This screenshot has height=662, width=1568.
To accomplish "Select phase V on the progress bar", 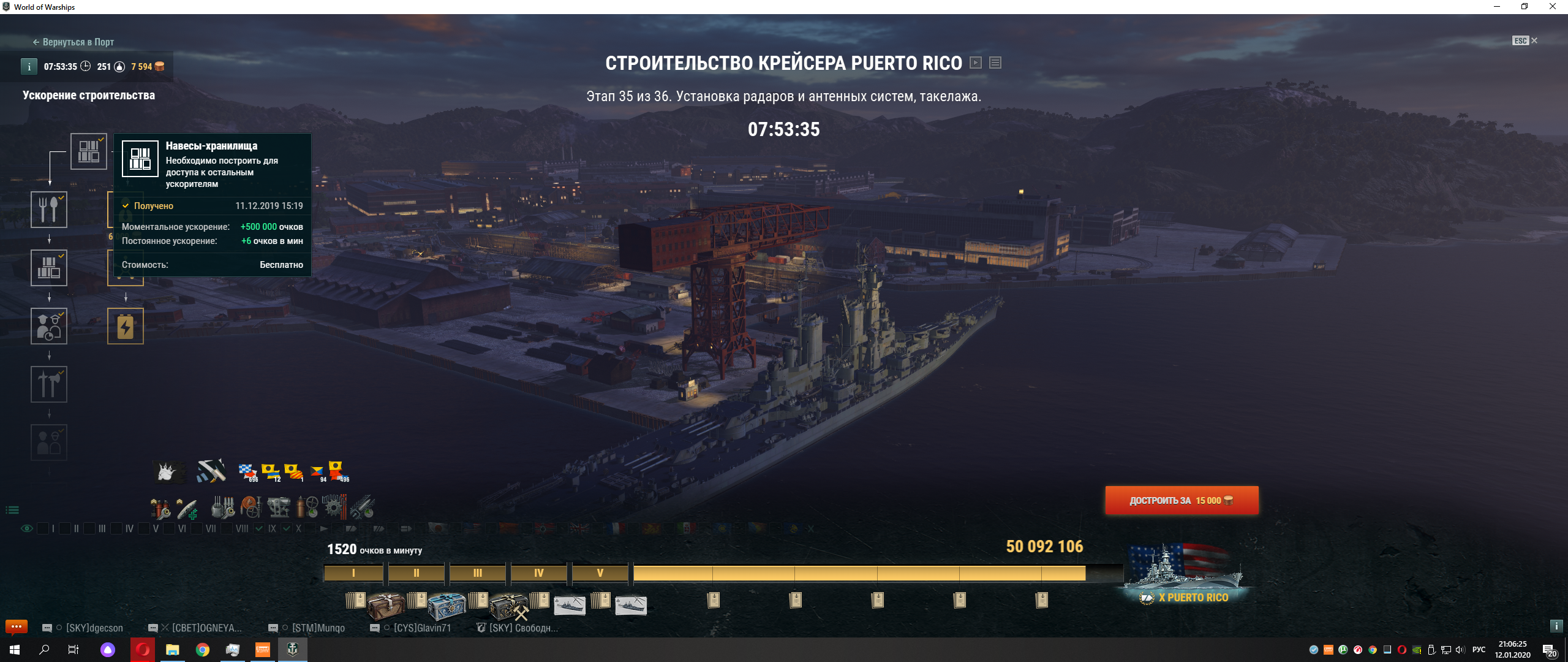I will (600, 573).
